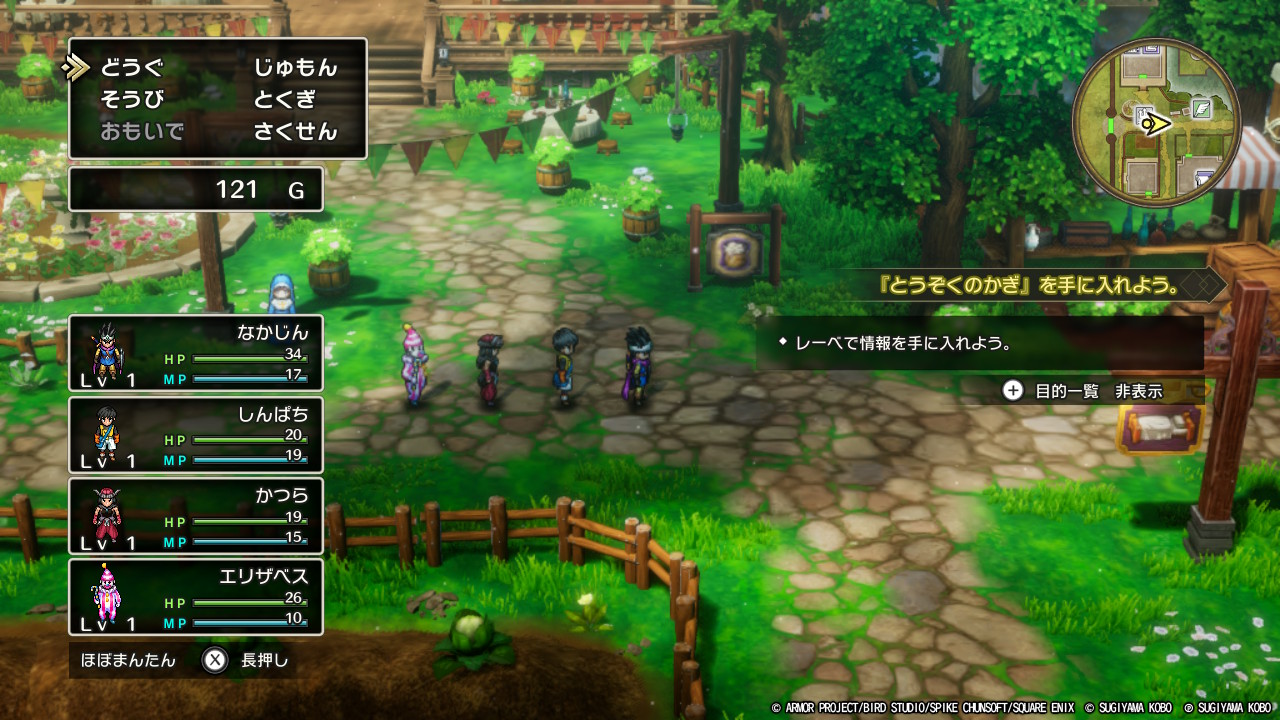This screenshot has height=720, width=1280.
Task: Select じゅもん (Spells) from the menu
Action: click(x=295, y=68)
